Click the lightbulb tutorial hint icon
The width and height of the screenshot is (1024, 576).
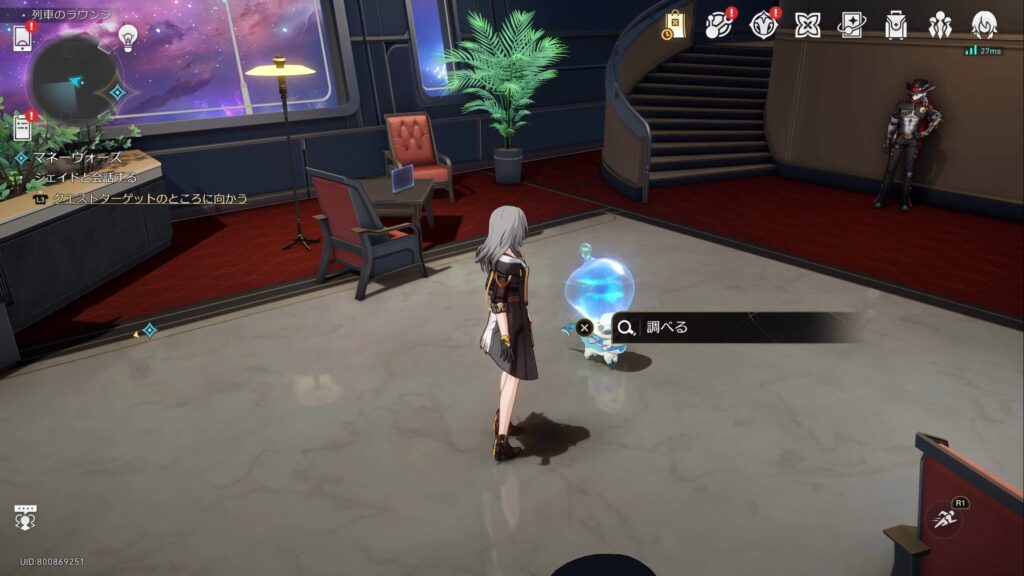128,37
